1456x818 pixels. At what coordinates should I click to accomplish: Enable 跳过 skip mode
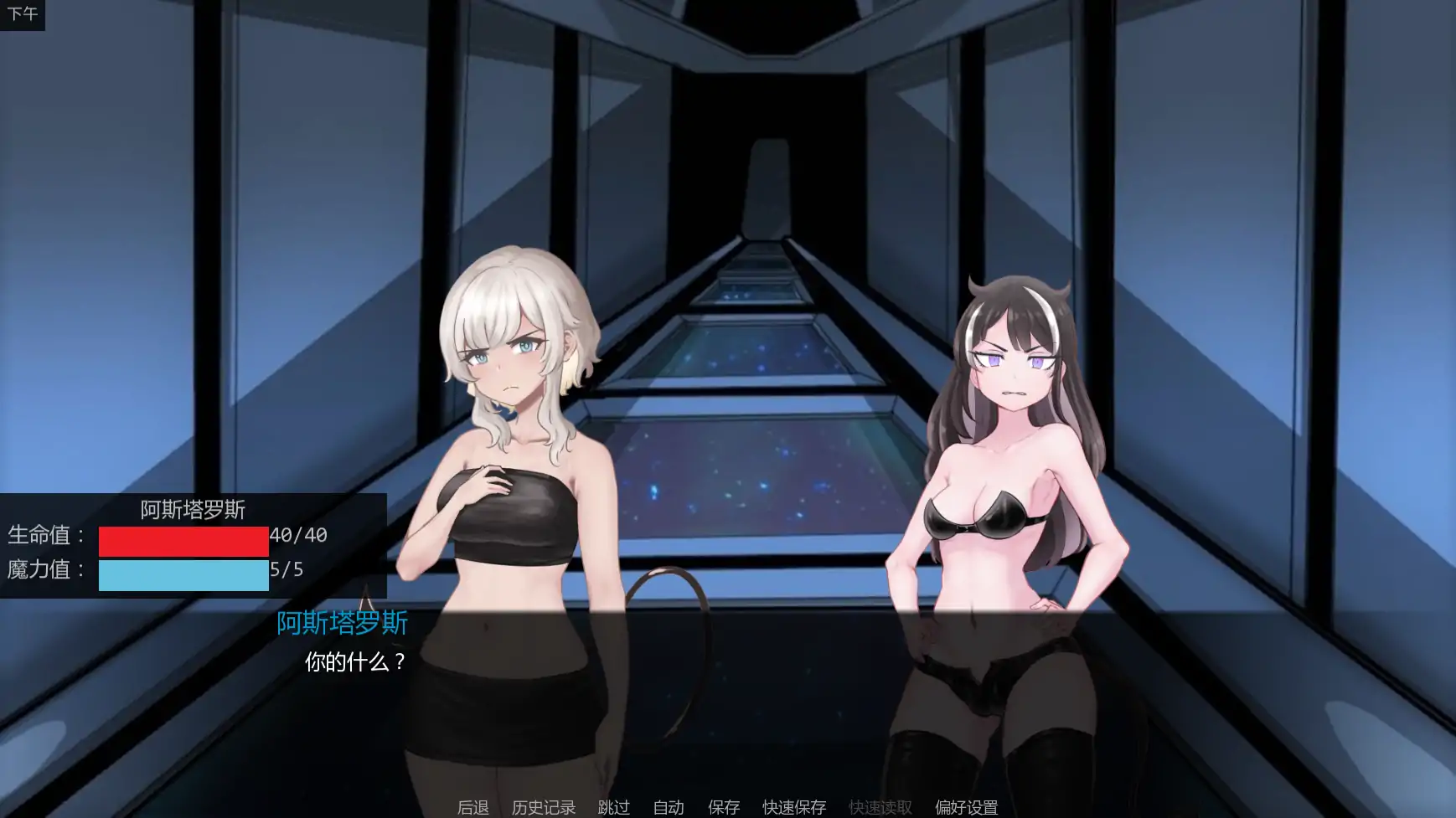(613, 807)
